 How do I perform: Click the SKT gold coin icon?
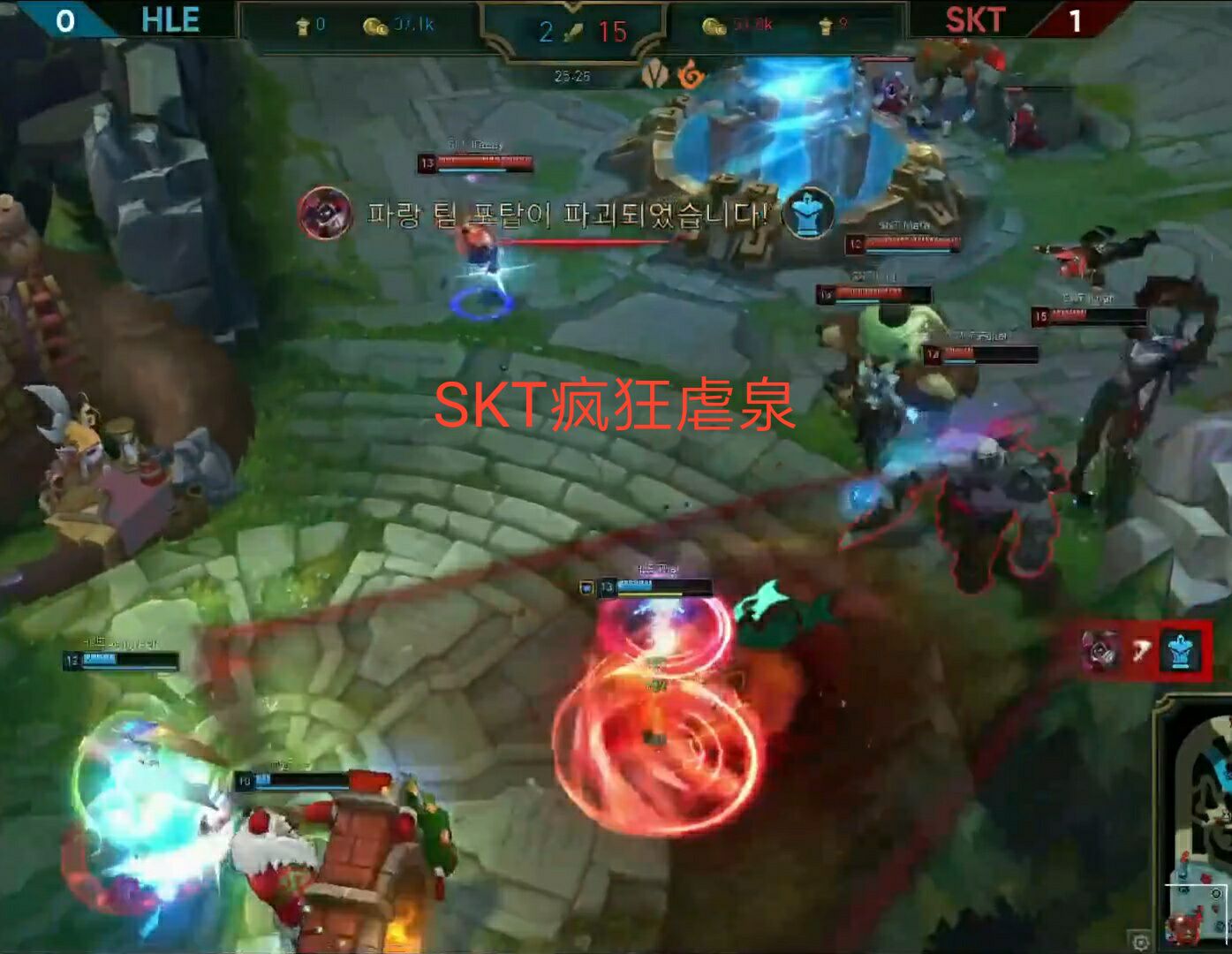[x=715, y=24]
